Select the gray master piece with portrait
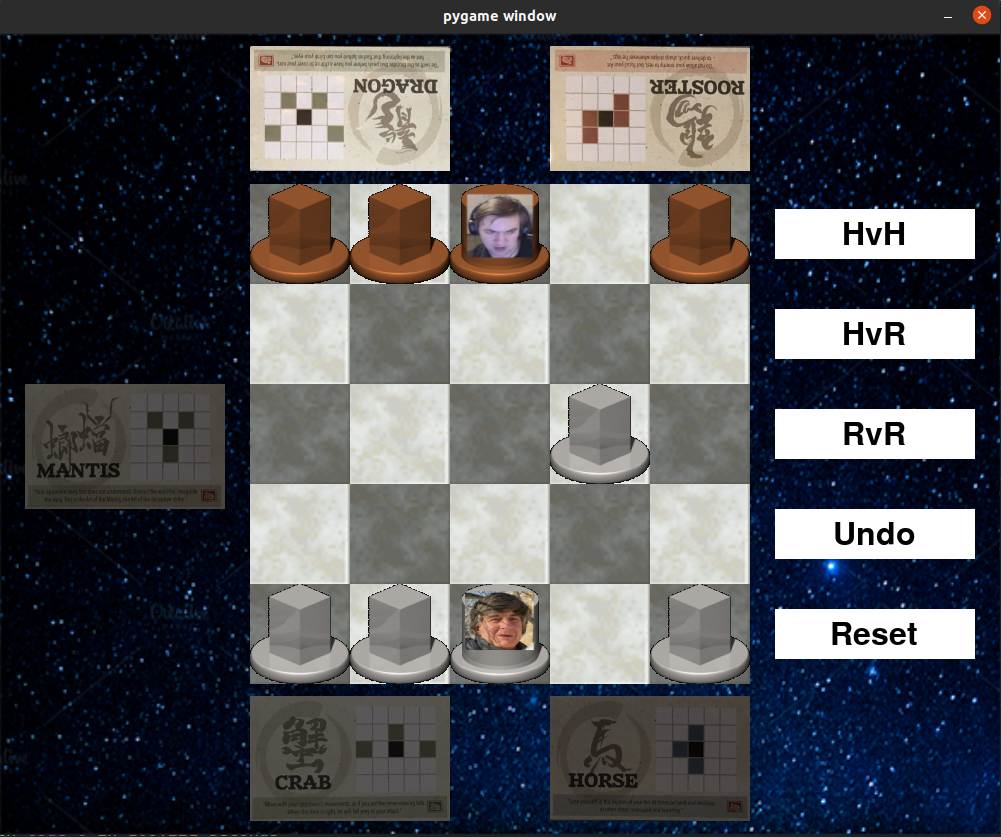 pyautogui.click(x=500, y=630)
